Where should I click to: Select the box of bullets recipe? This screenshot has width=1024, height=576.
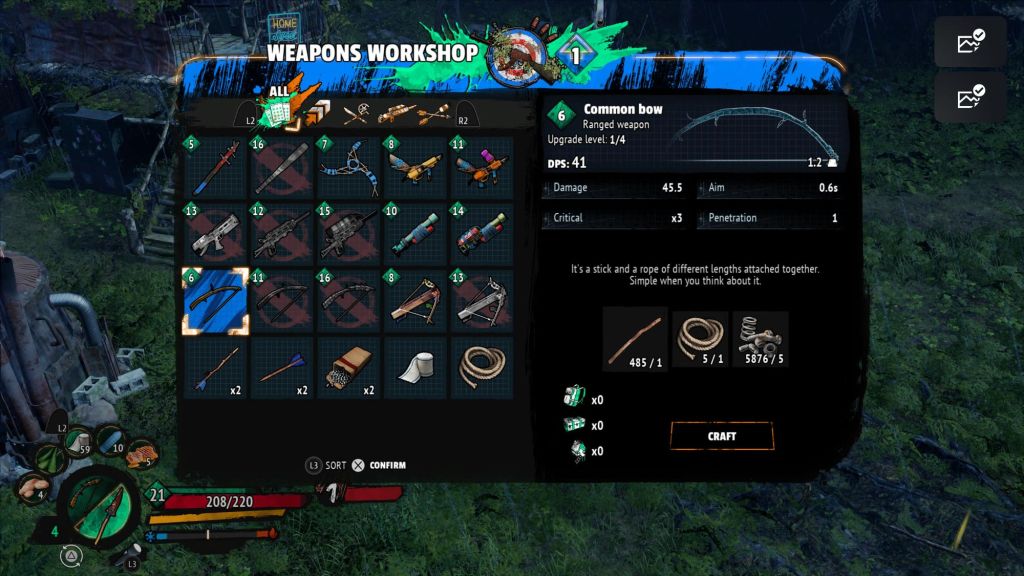(348, 368)
